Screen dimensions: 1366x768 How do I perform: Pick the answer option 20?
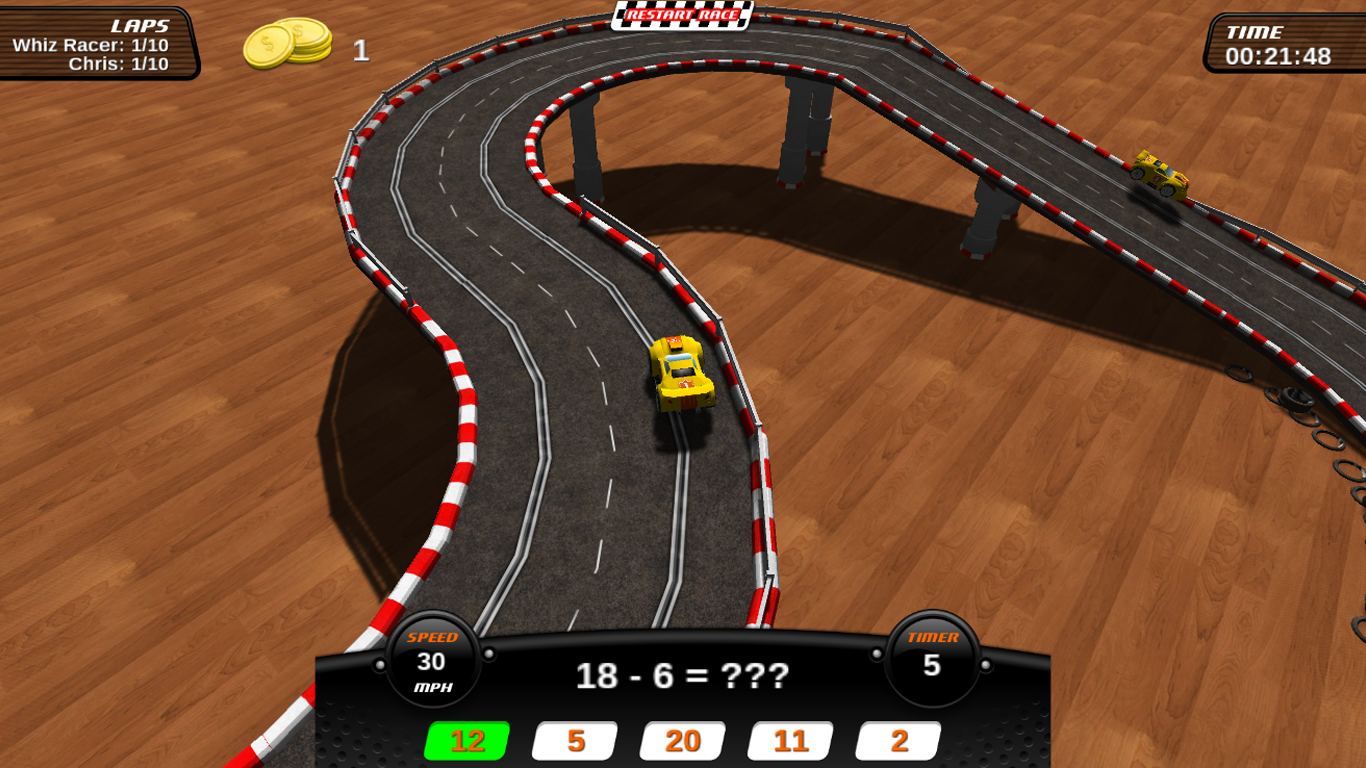(683, 741)
